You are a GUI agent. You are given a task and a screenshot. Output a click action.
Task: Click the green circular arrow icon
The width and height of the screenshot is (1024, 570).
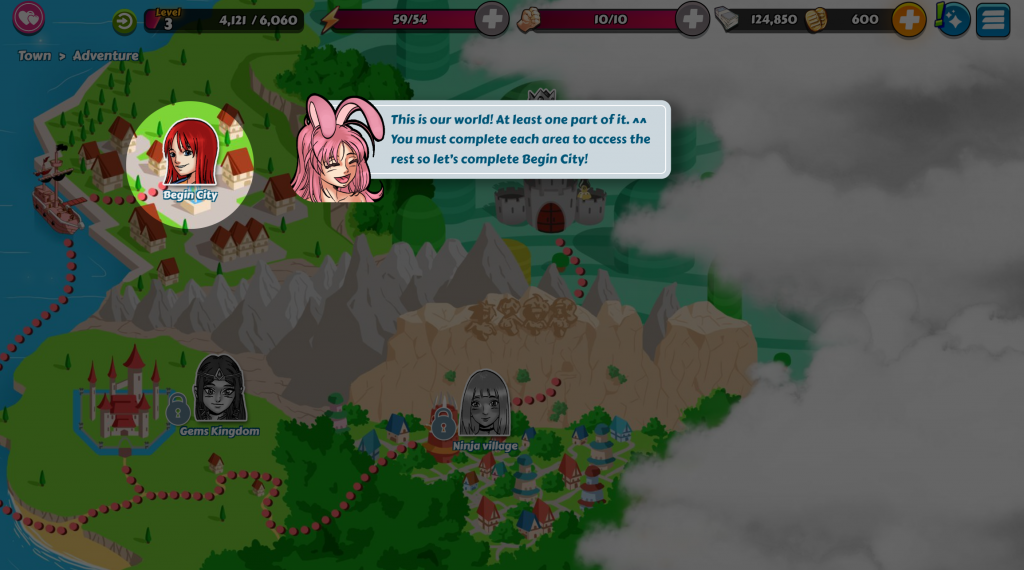(x=124, y=21)
